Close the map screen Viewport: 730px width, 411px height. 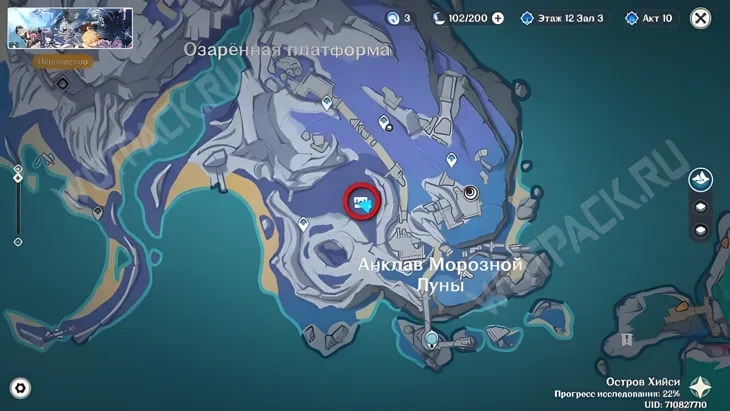701,18
